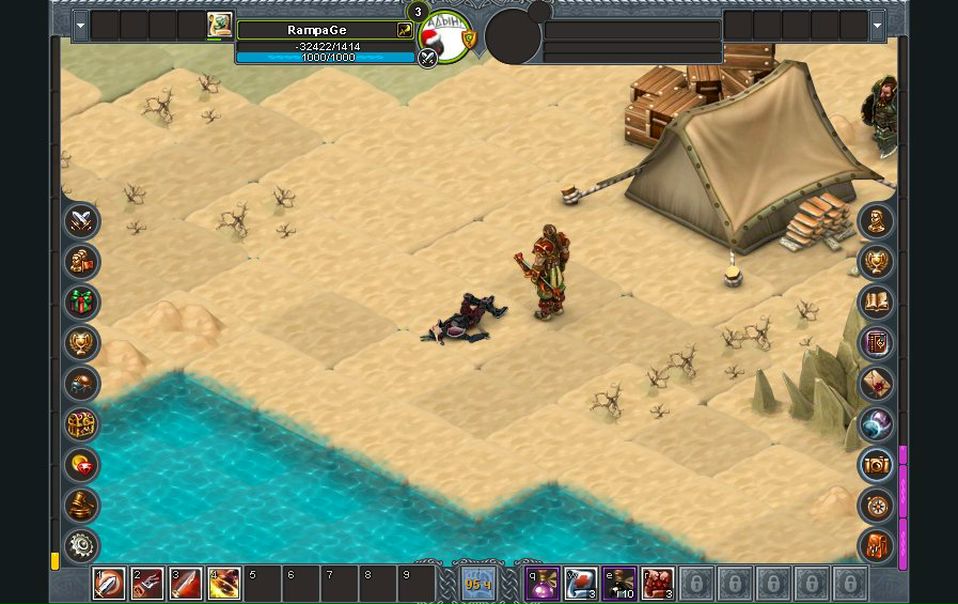Viewport: 958px width, 604px height.
Task: Use the flaming strike skill in slot 4
Action: [223, 583]
